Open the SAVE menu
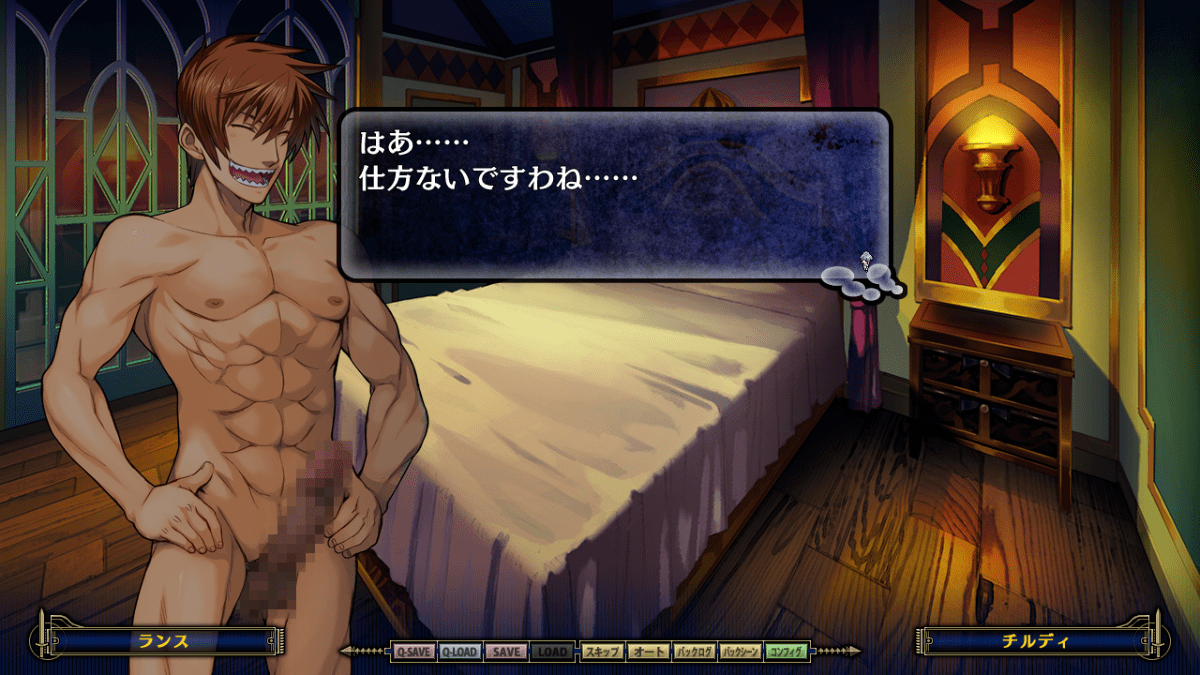 pos(507,652)
